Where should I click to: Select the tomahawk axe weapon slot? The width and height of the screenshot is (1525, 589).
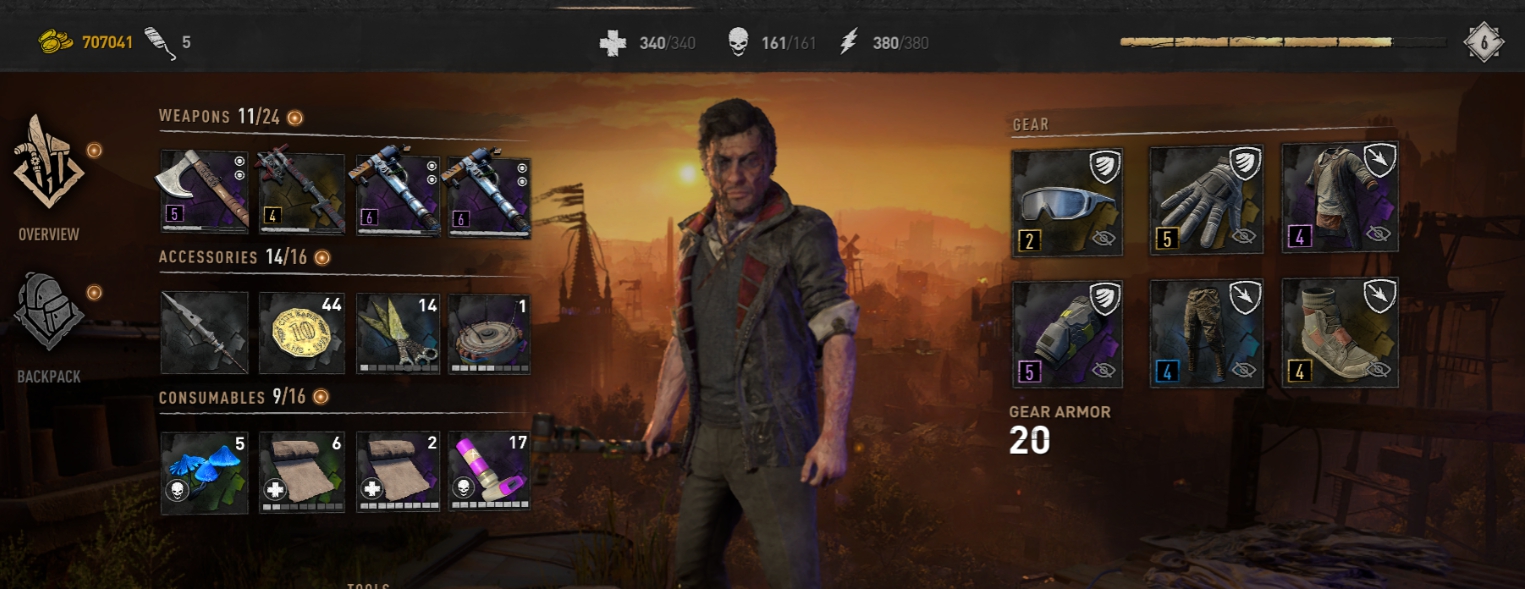[204, 193]
